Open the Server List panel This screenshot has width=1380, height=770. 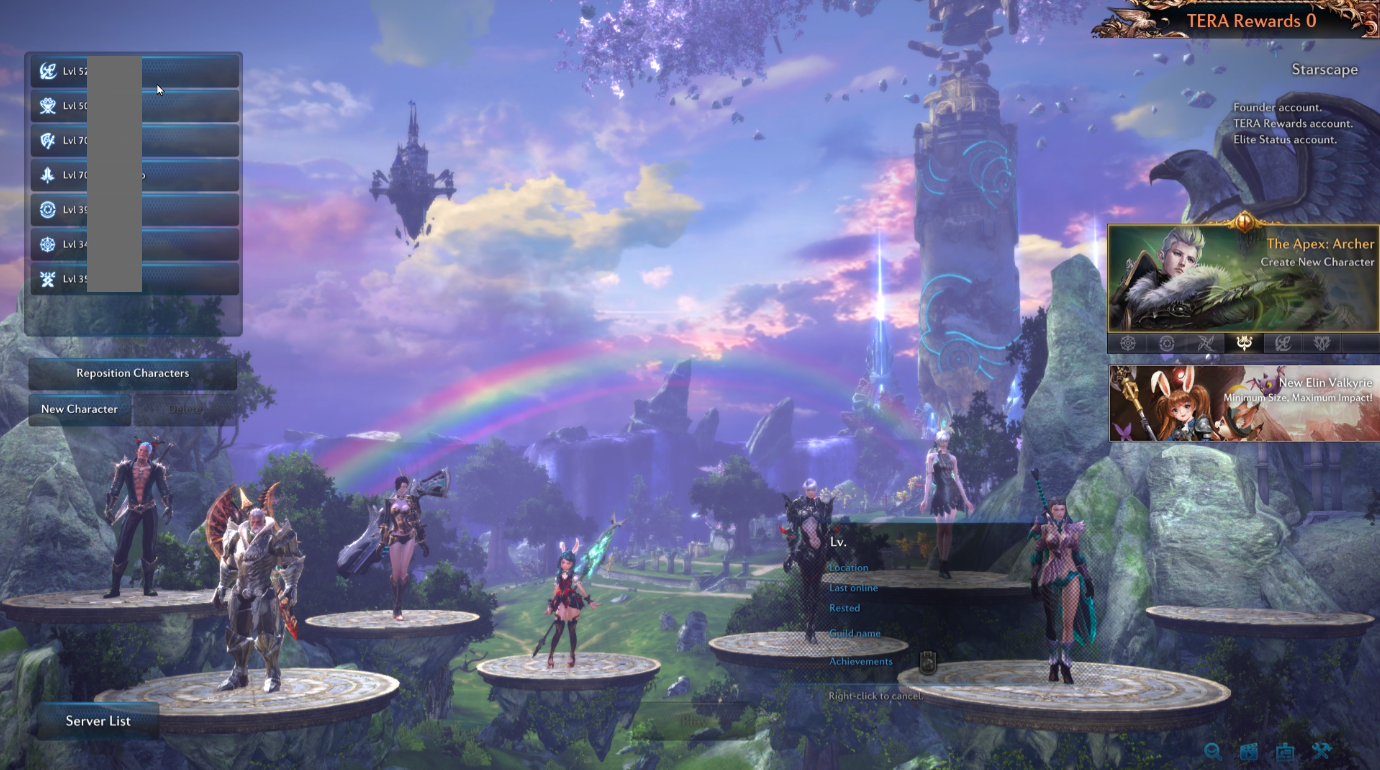tap(97, 720)
